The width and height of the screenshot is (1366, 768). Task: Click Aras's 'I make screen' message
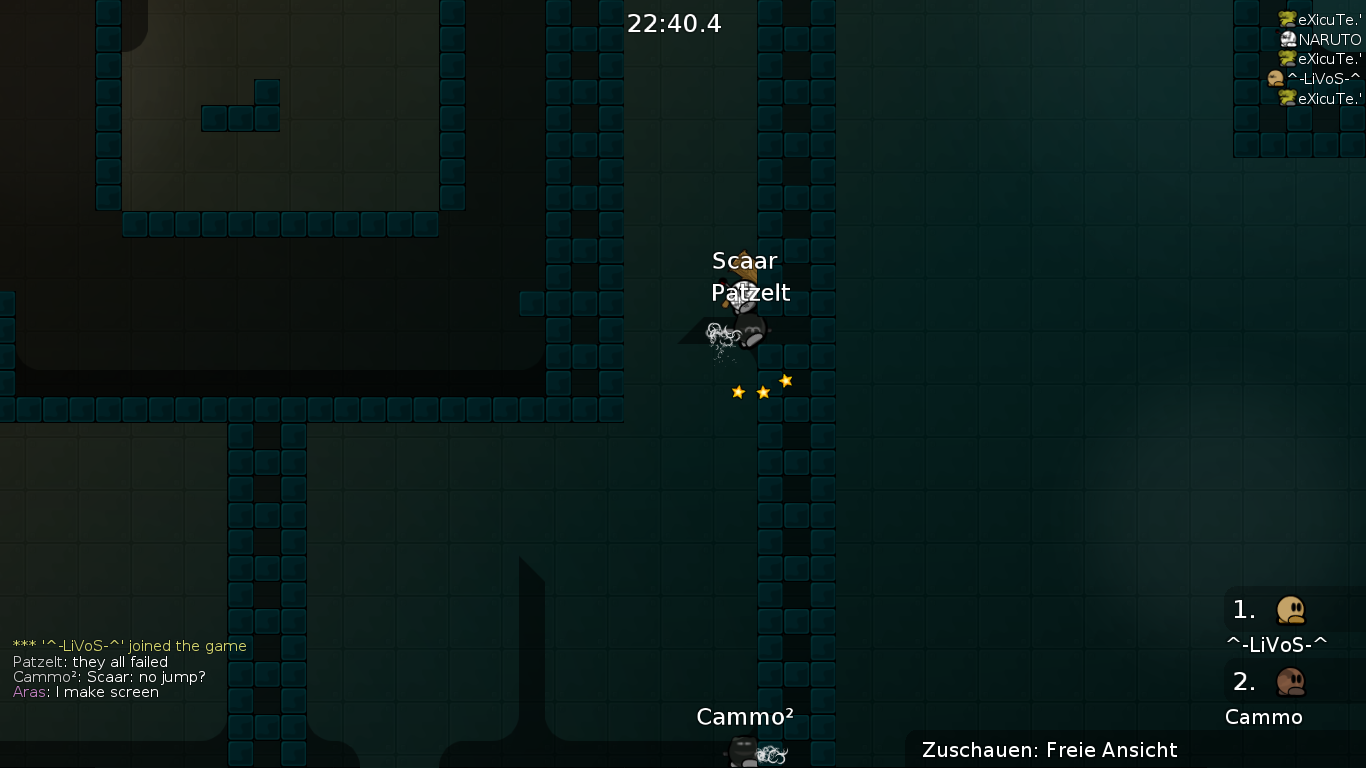point(85,691)
